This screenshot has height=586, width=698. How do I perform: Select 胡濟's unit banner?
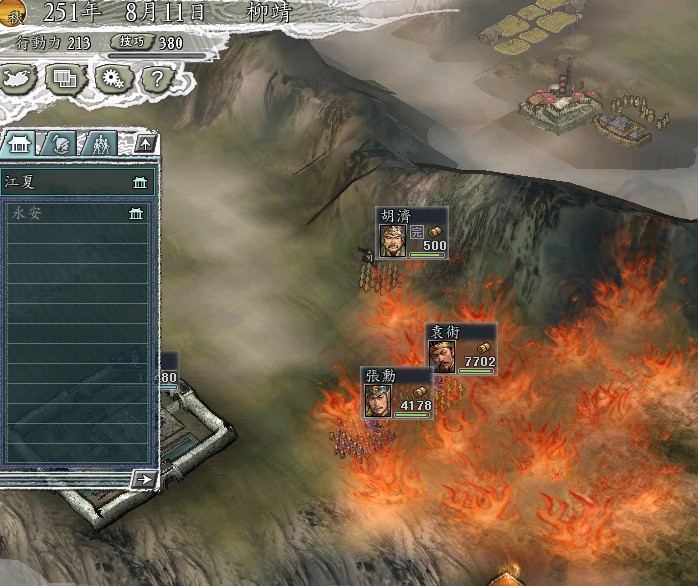click(412, 234)
